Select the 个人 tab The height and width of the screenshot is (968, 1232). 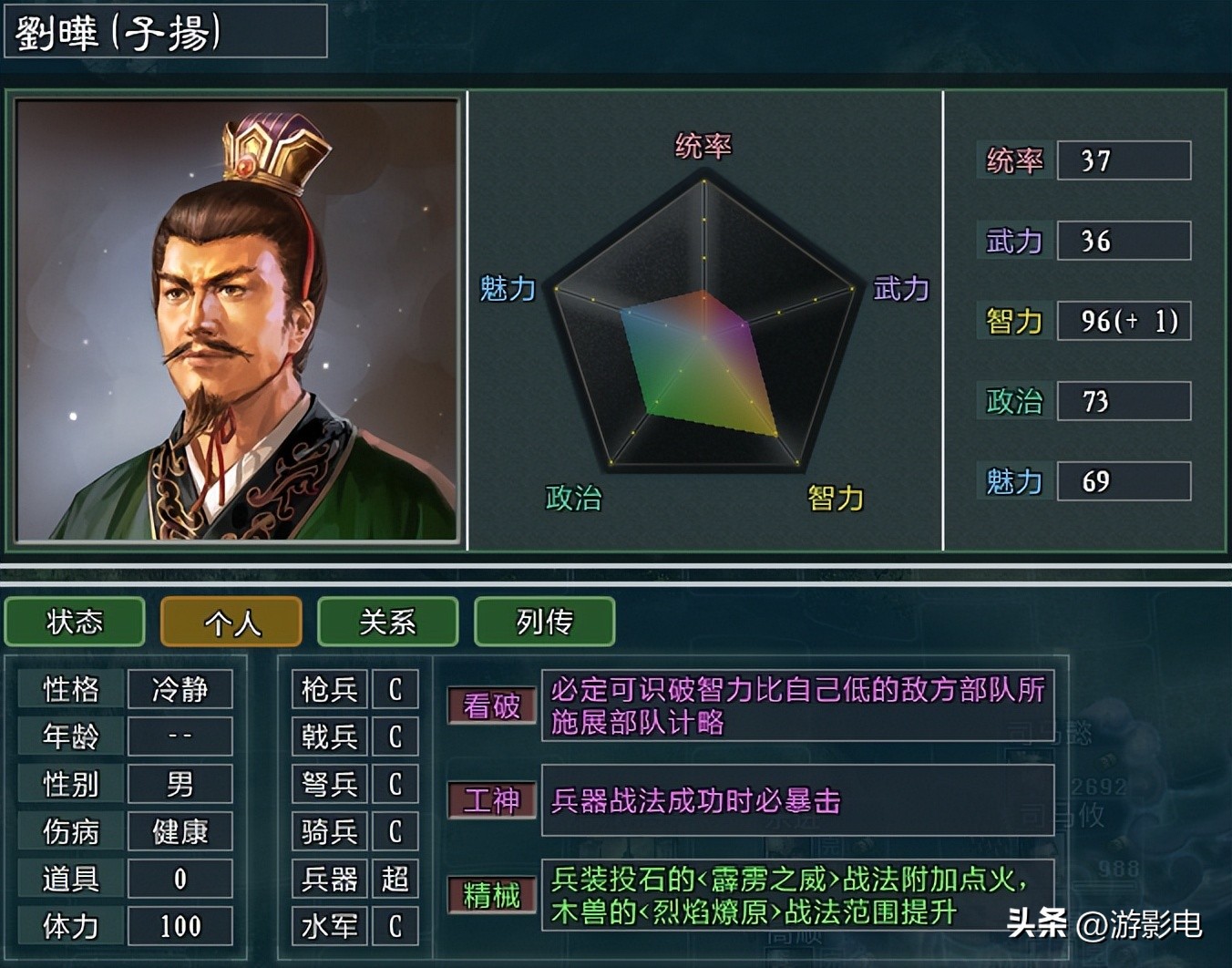coord(231,623)
